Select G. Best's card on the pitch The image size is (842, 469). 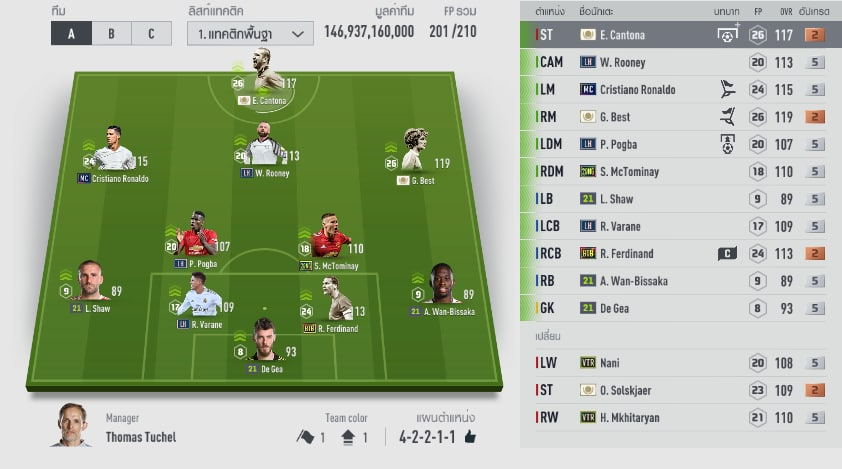418,155
